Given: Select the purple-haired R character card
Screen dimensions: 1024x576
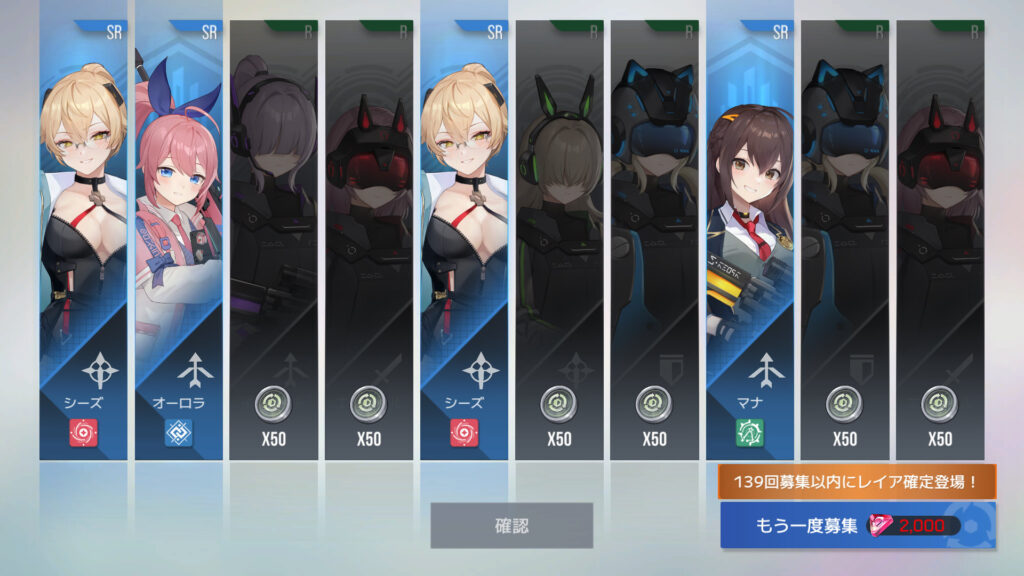Looking at the screenshot, I should tap(274, 240).
